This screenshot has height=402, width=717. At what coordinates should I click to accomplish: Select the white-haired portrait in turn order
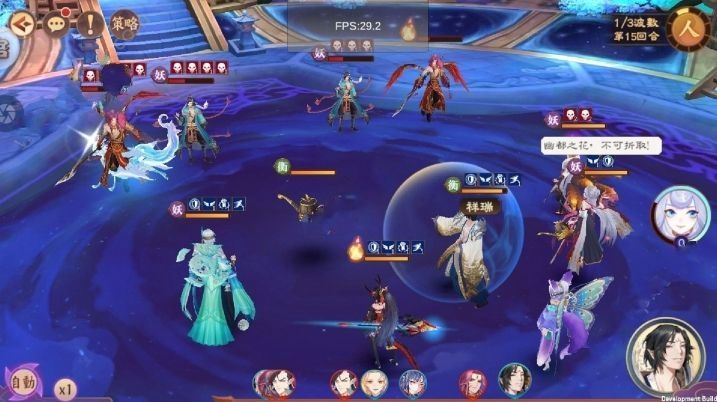(374, 382)
